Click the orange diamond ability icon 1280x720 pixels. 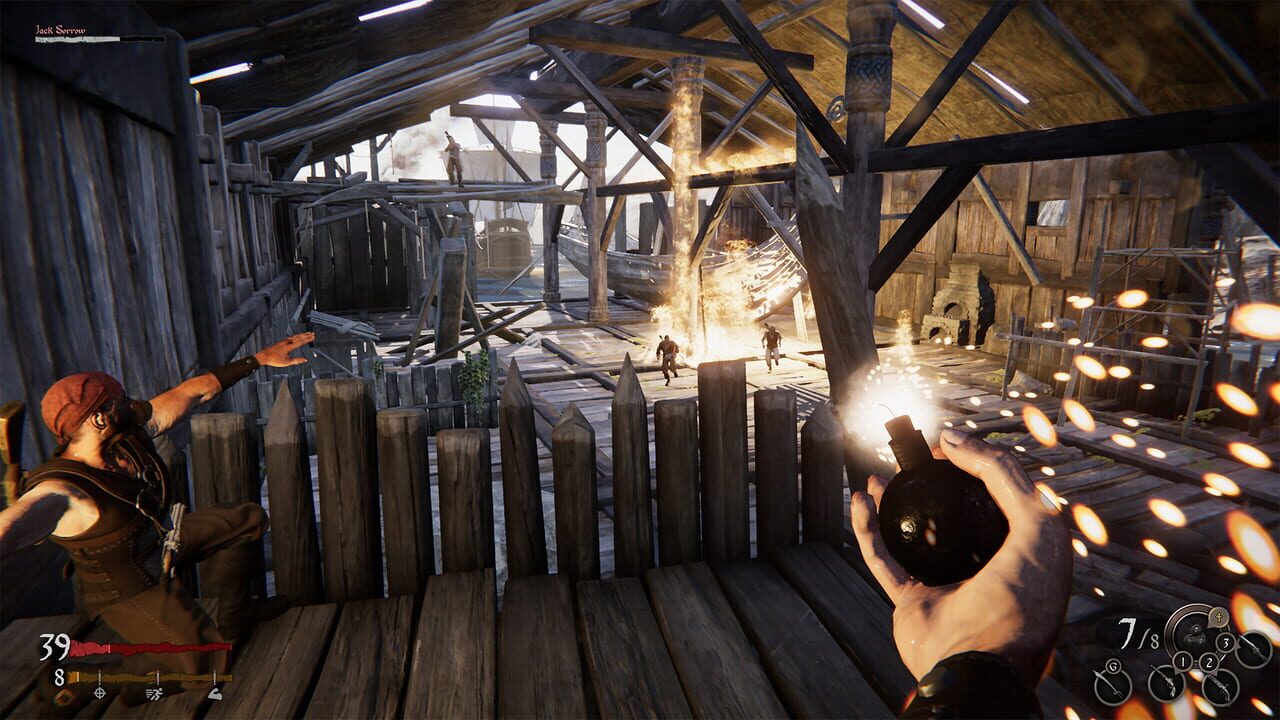[x=64, y=697]
